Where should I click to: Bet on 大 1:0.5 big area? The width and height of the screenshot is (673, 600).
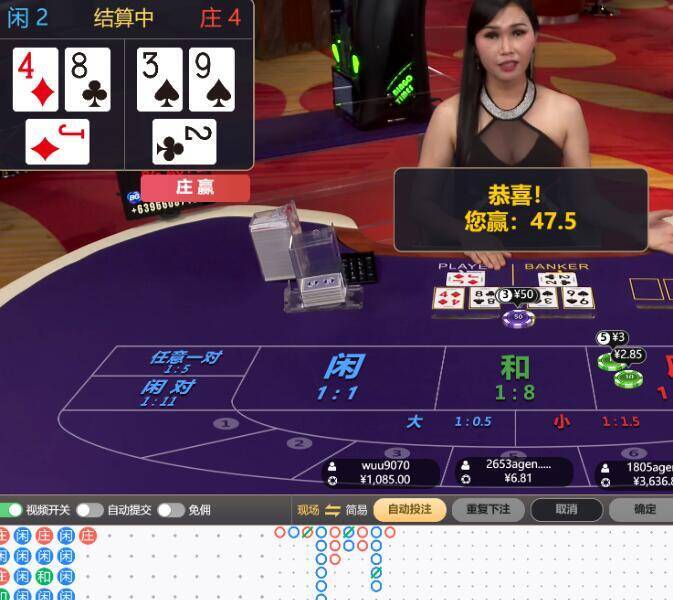450,422
